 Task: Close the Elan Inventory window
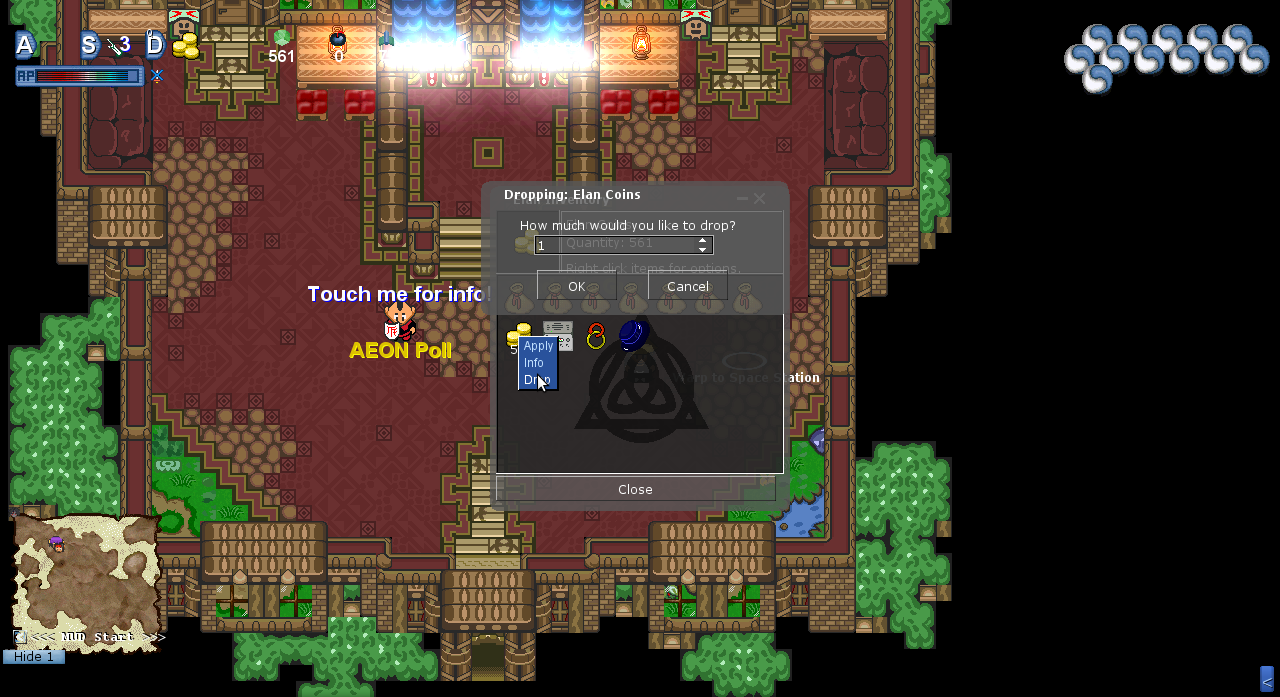(635, 489)
